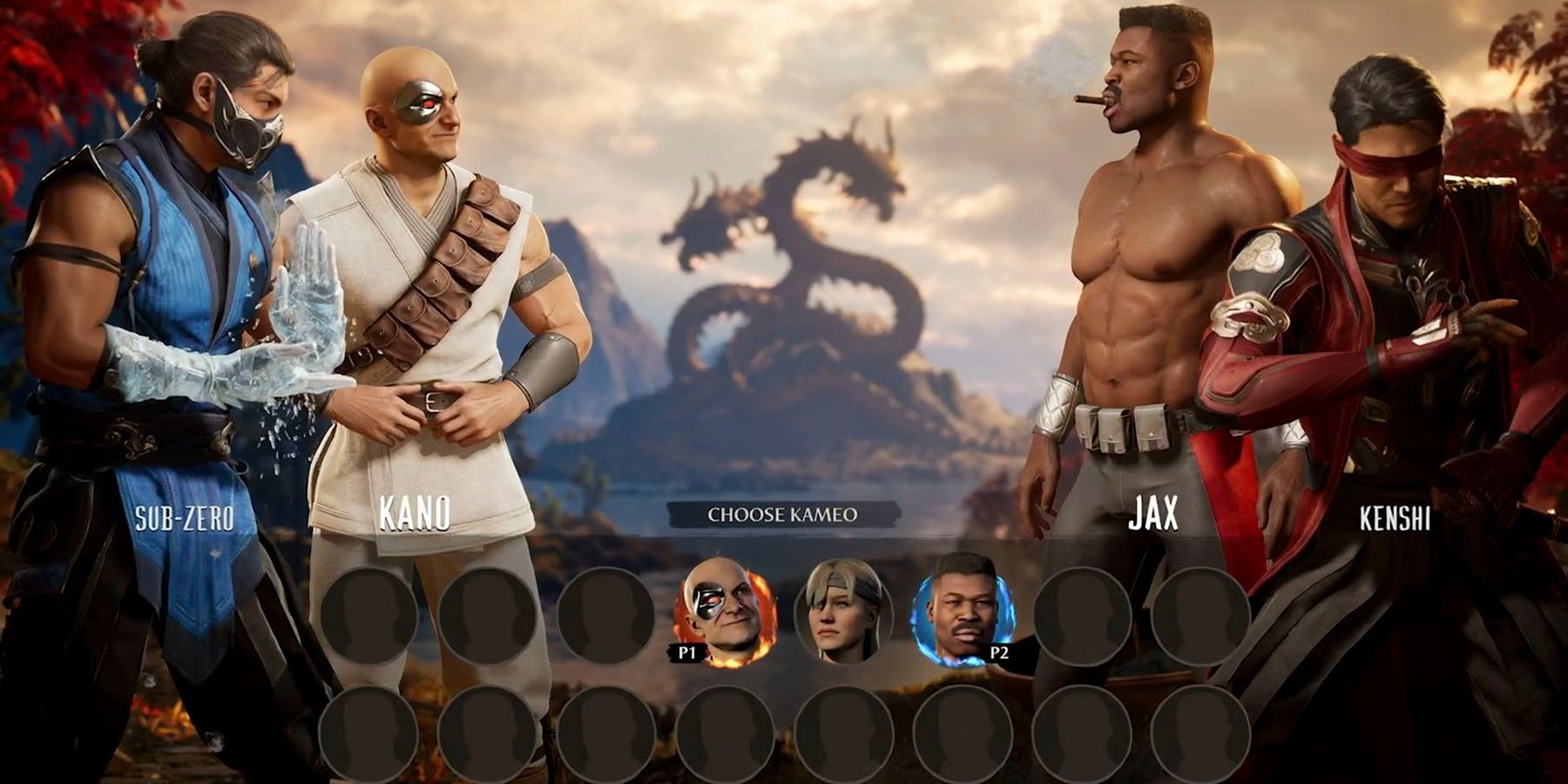Select the Kano kameo portrait

725,613
